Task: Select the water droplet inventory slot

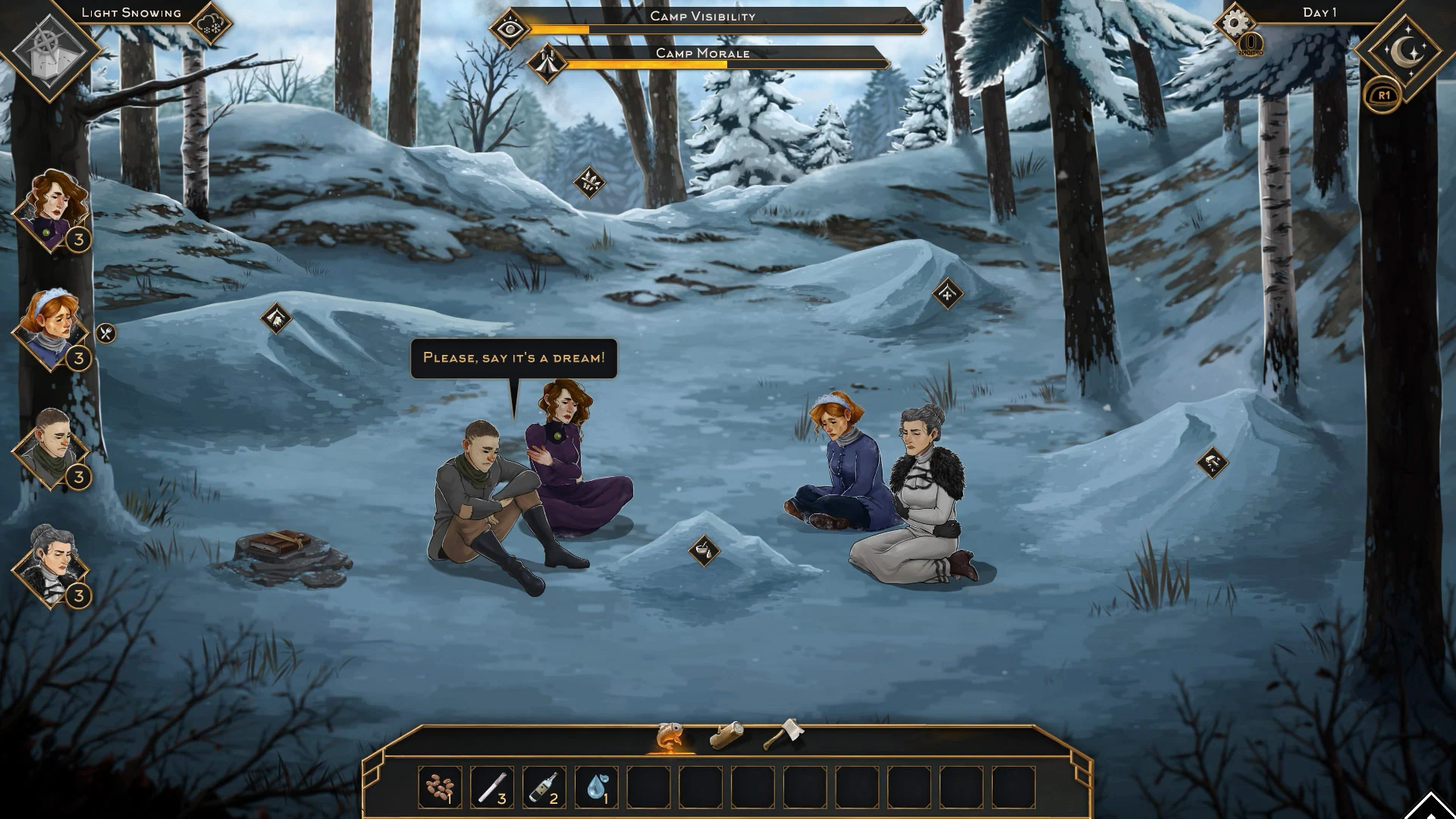Action: pyautogui.click(x=596, y=787)
